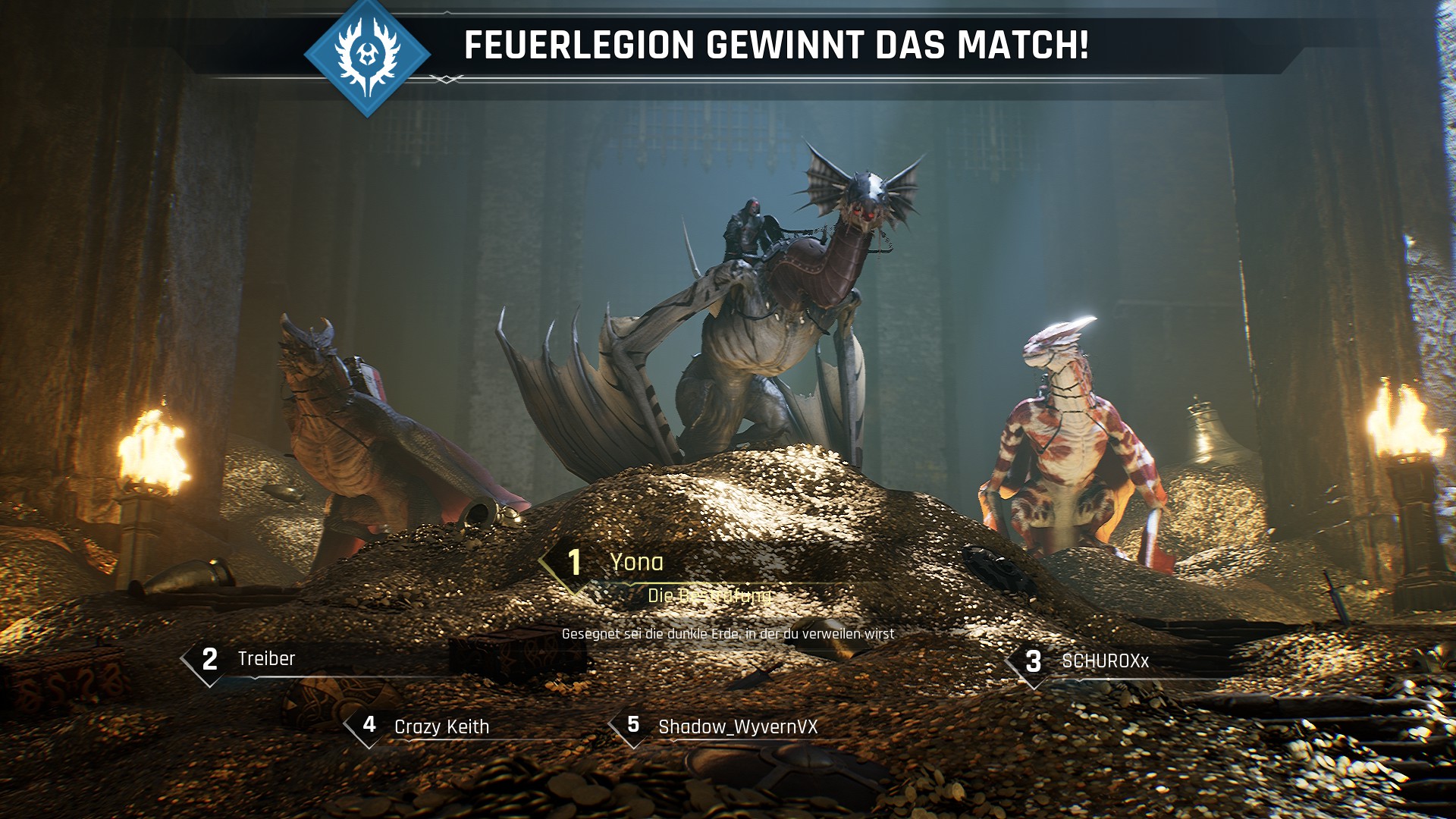Image resolution: width=1456 pixels, height=819 pixels.
Task: Select first-place player Yona
Action: point(636,562)
